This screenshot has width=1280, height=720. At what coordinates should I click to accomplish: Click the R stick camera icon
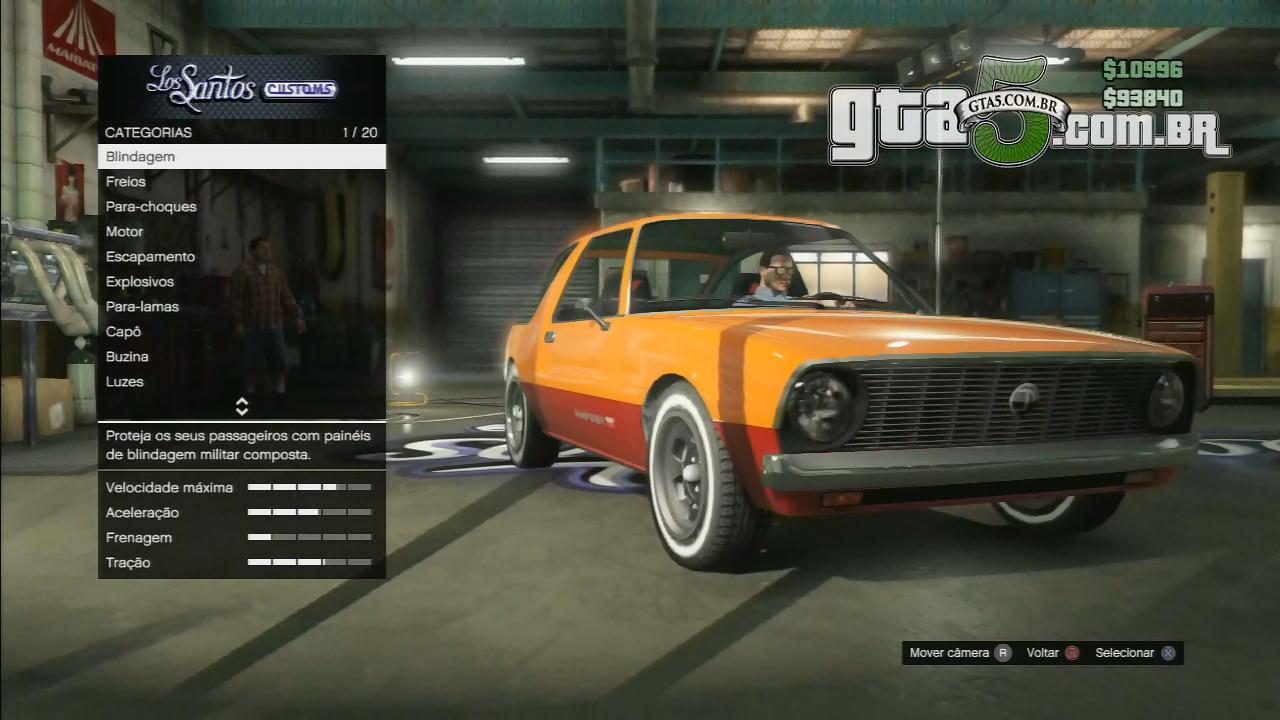pos(1005,652)
